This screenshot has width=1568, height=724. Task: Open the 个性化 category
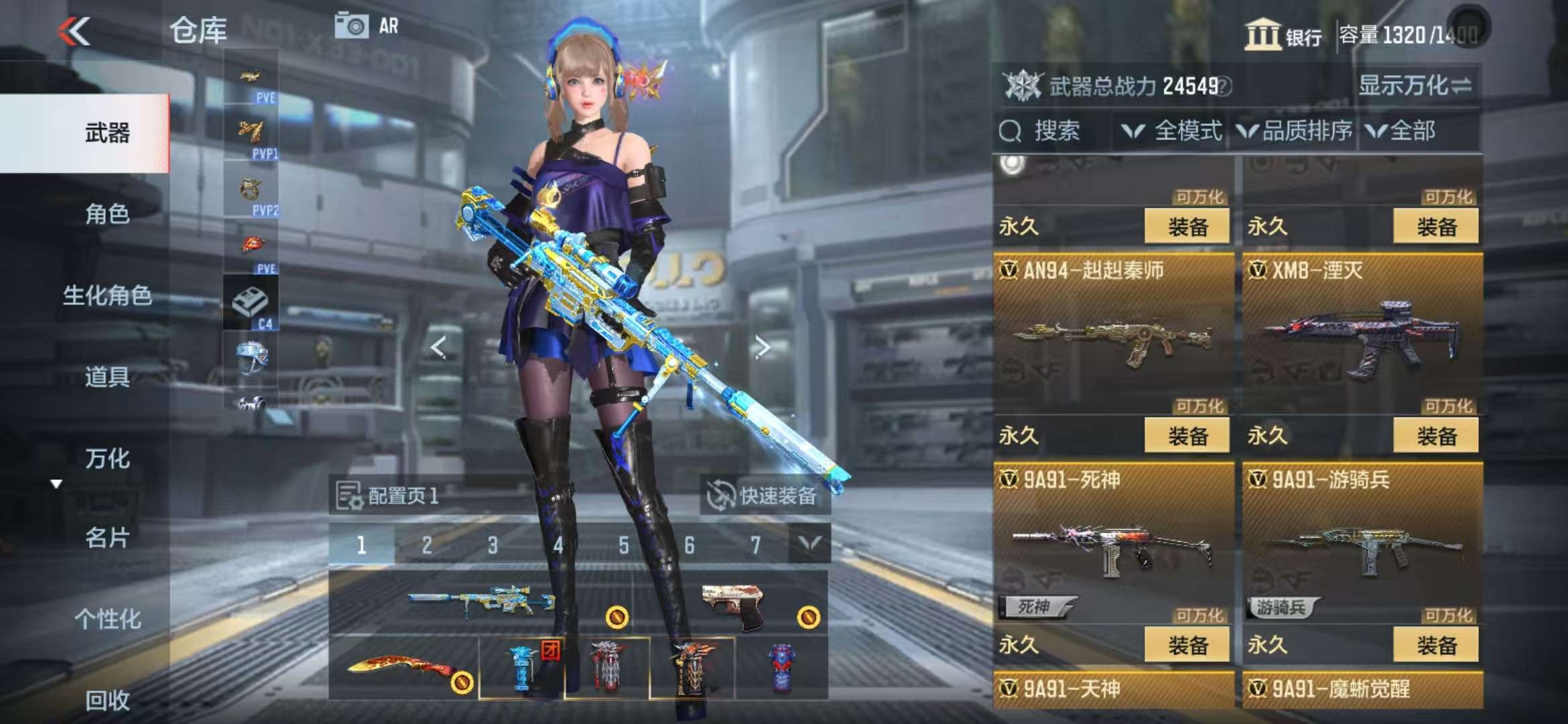click(107, 619)
